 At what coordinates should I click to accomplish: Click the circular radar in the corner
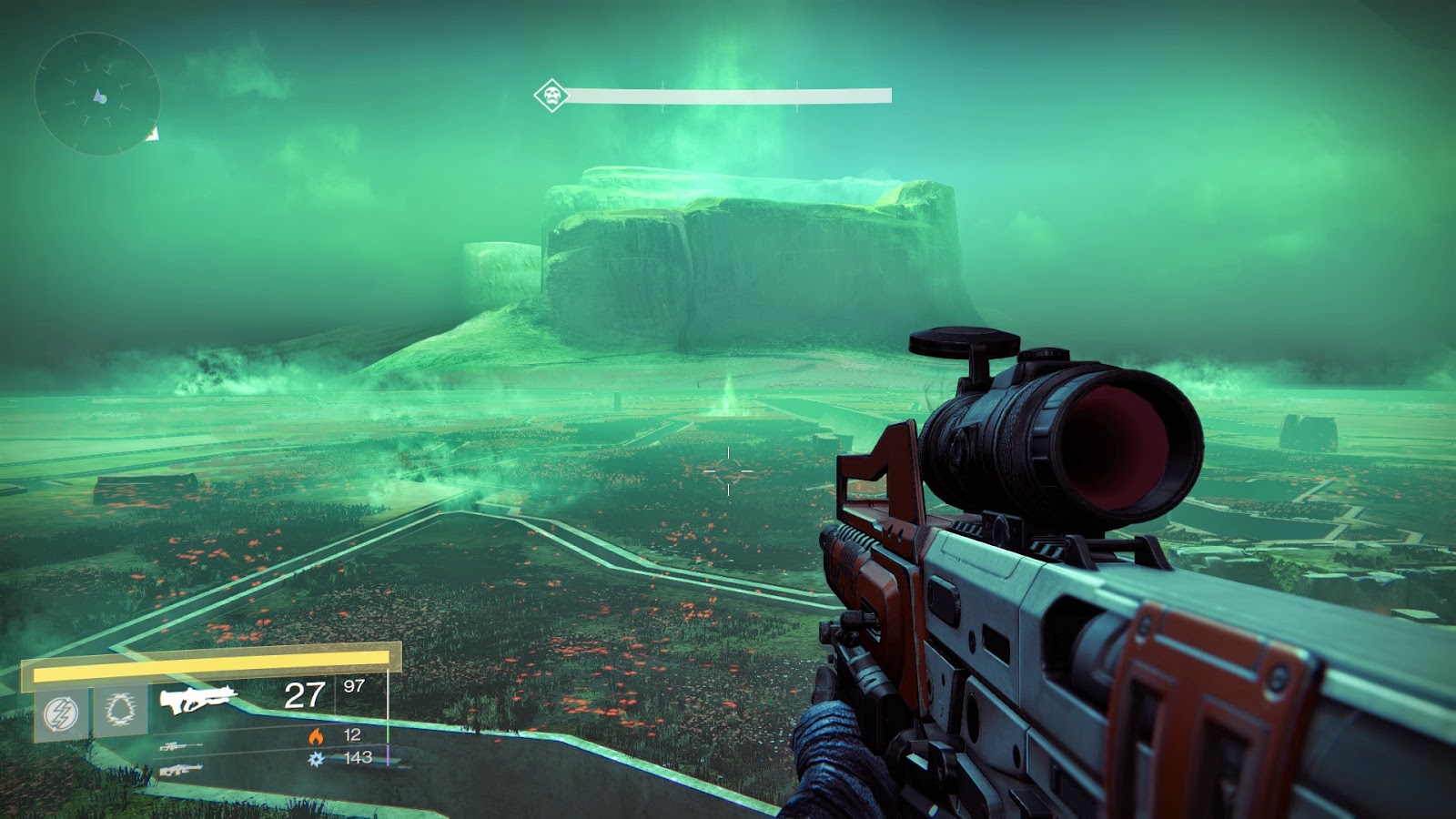97,95
